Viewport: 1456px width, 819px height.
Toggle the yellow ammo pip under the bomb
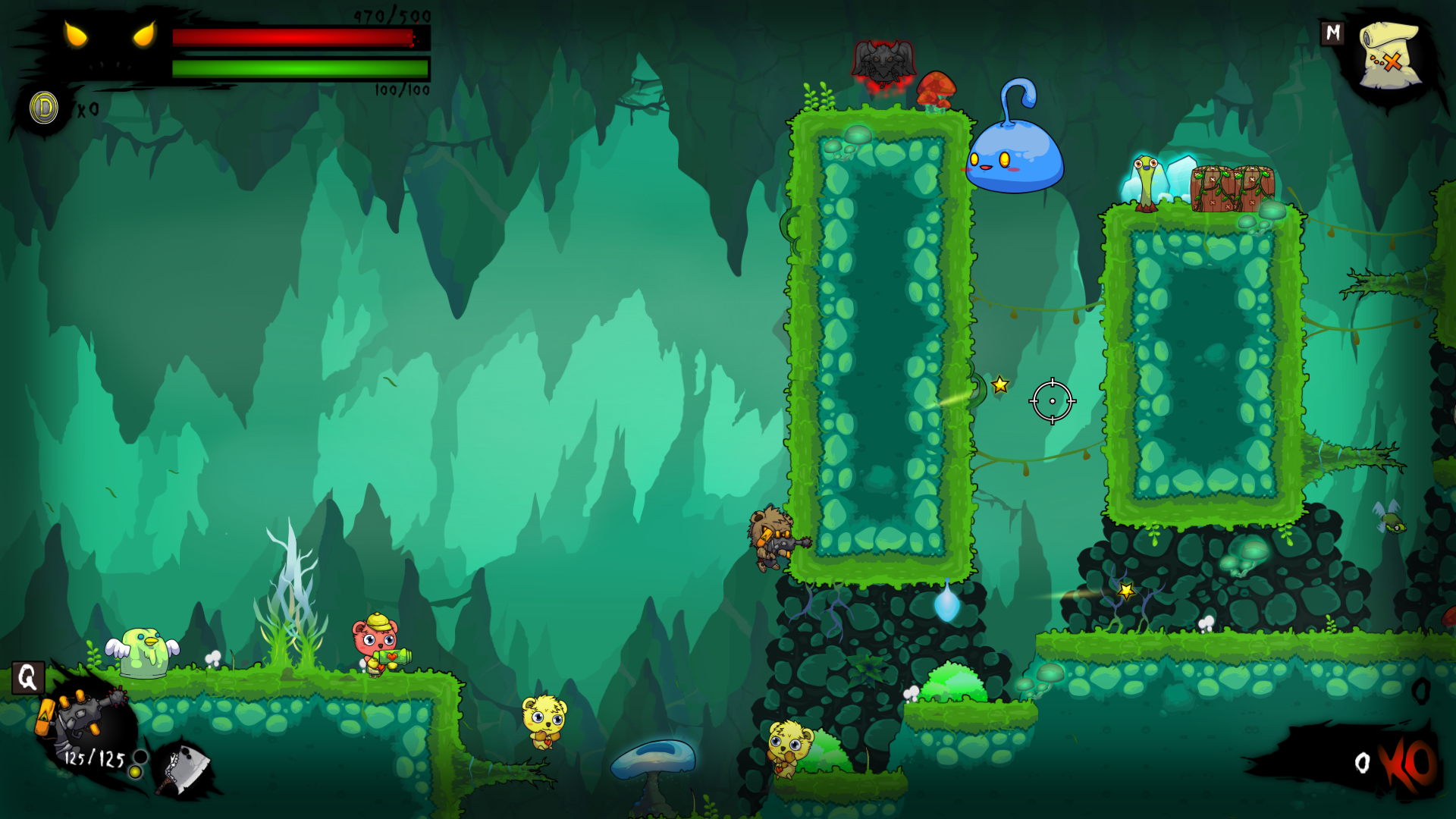[x=136, y=773]
